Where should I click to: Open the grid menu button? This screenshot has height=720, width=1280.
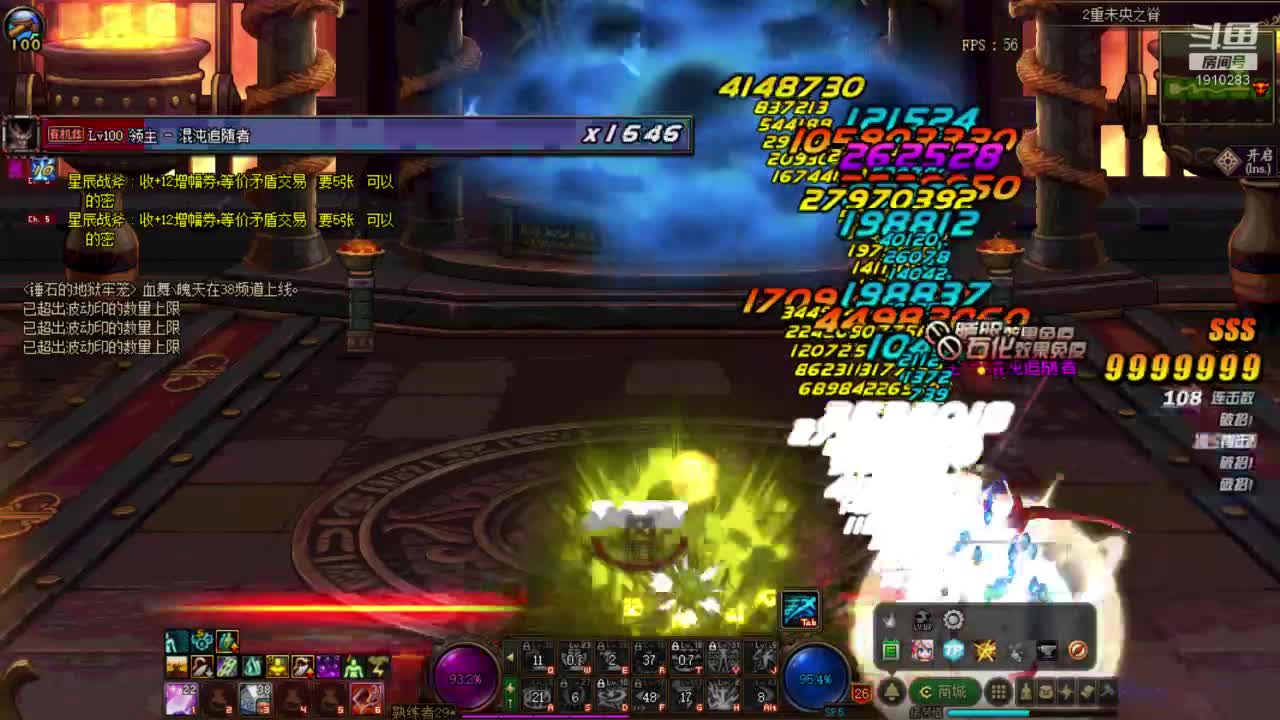pos(998,692)
